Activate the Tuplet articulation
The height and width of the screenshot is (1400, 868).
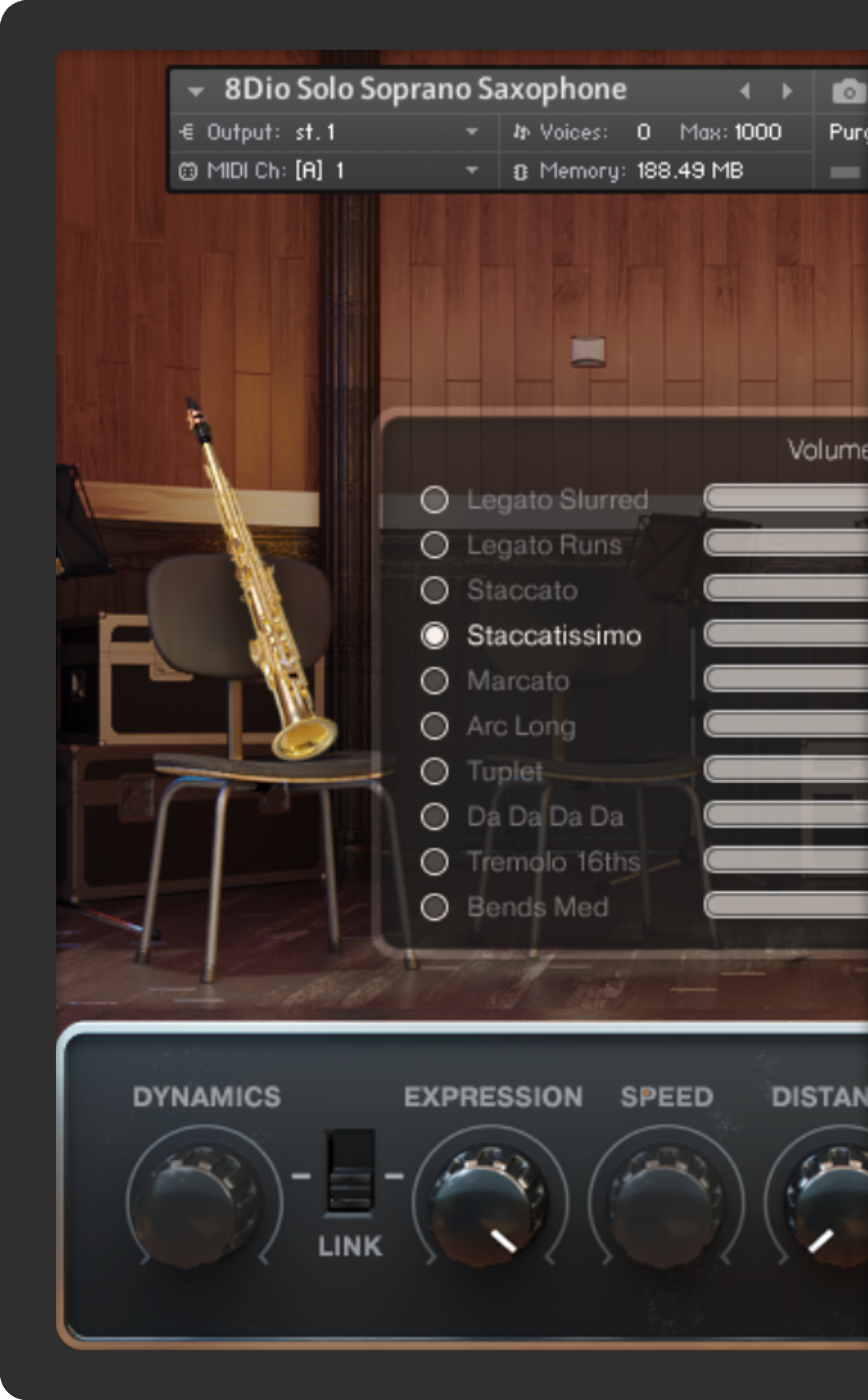[x=434, y=770]
